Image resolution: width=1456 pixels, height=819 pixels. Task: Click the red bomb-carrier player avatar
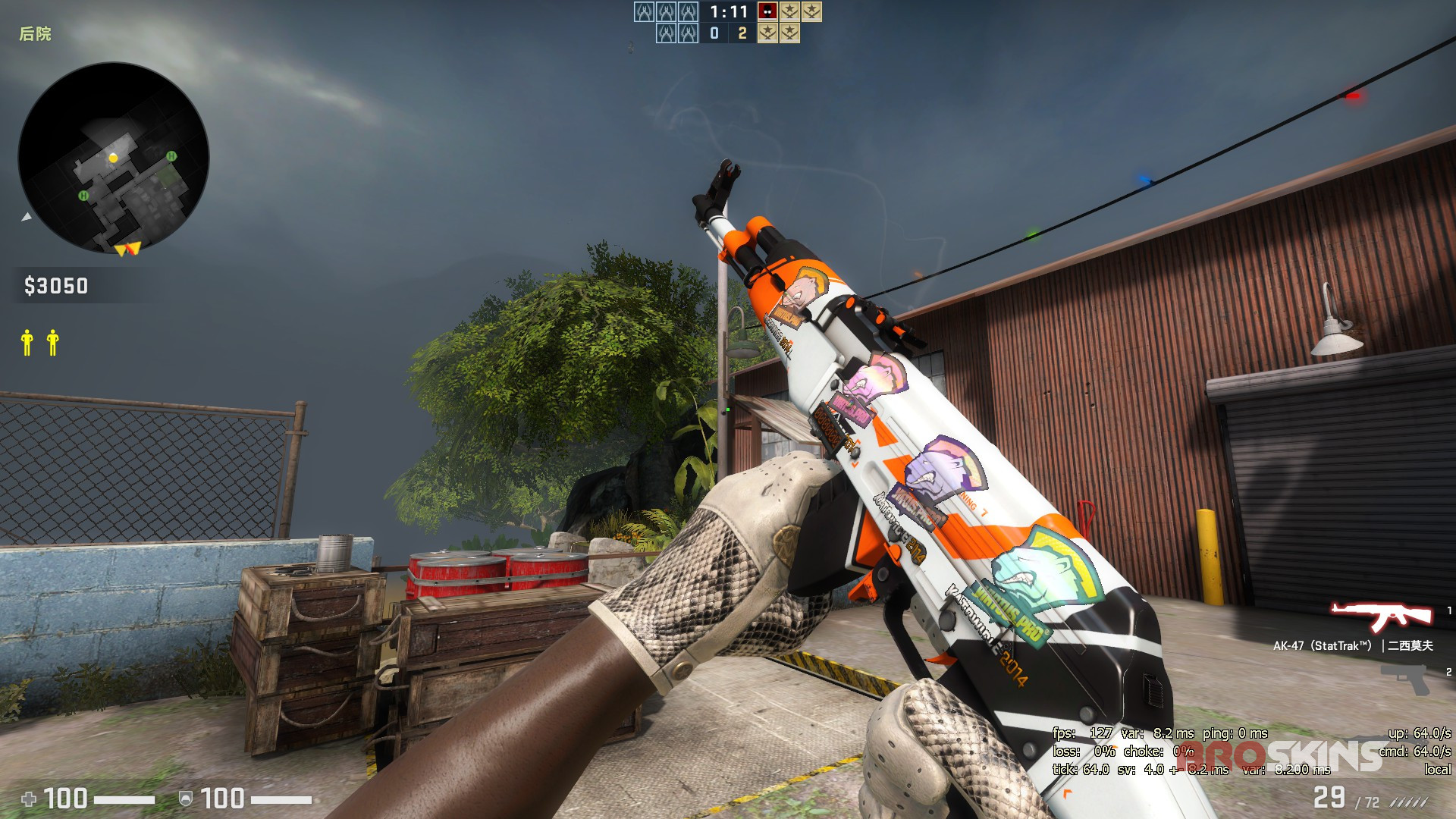coord(767,11)
